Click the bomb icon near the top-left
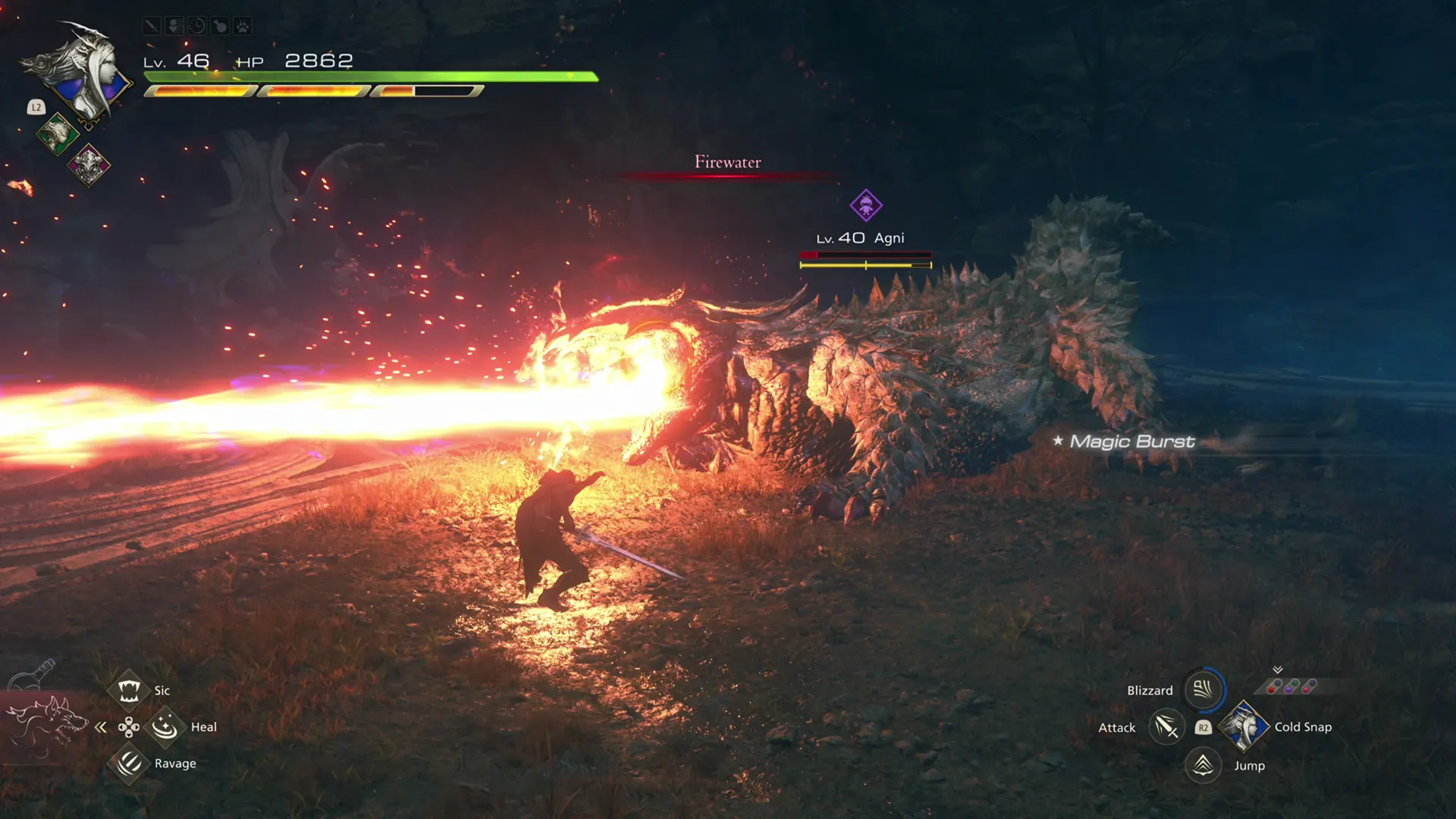Screen dimensions: 1456x819 click(x=219, y=26)
